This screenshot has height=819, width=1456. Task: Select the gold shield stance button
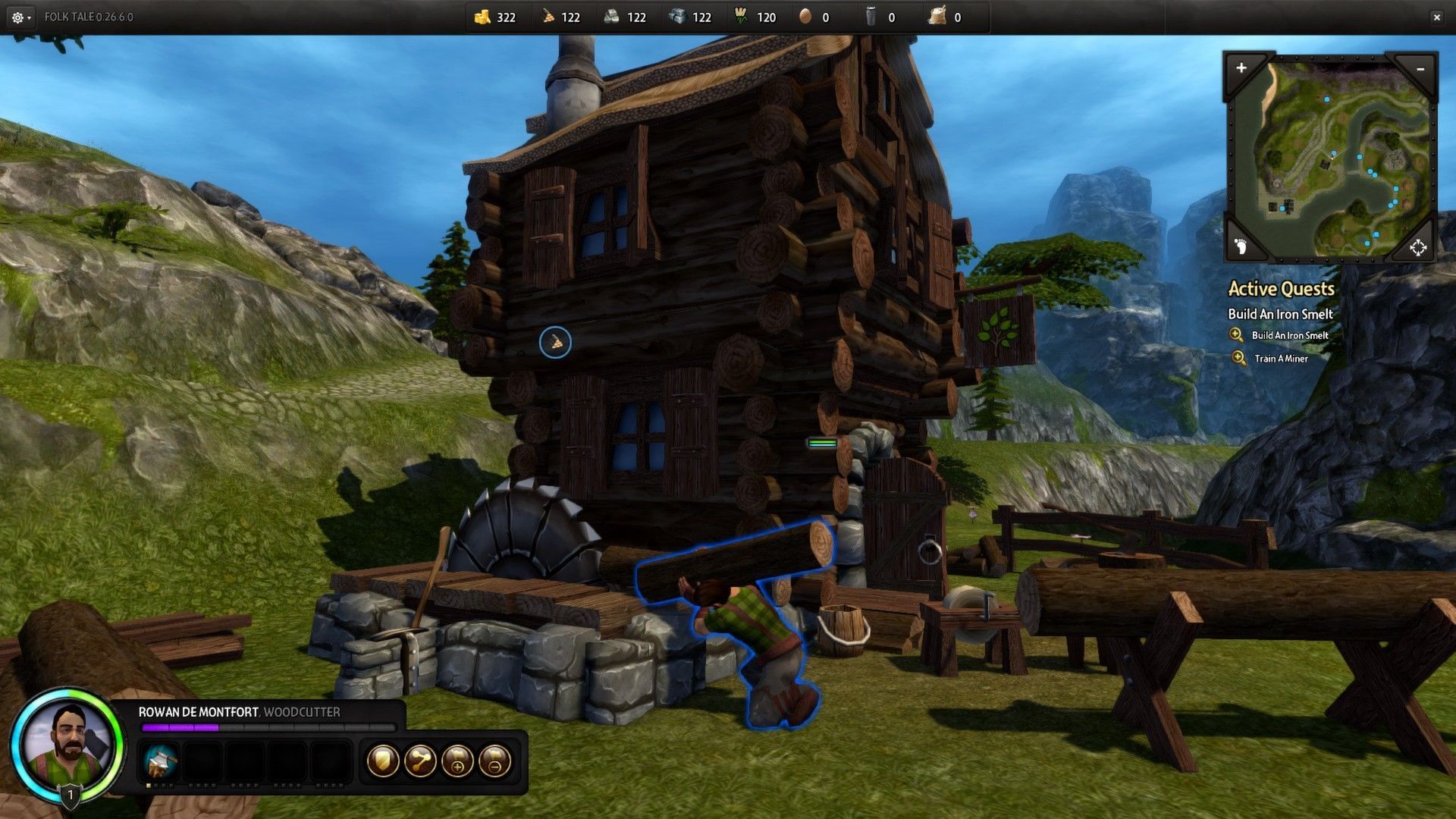(x=383, y=761)
